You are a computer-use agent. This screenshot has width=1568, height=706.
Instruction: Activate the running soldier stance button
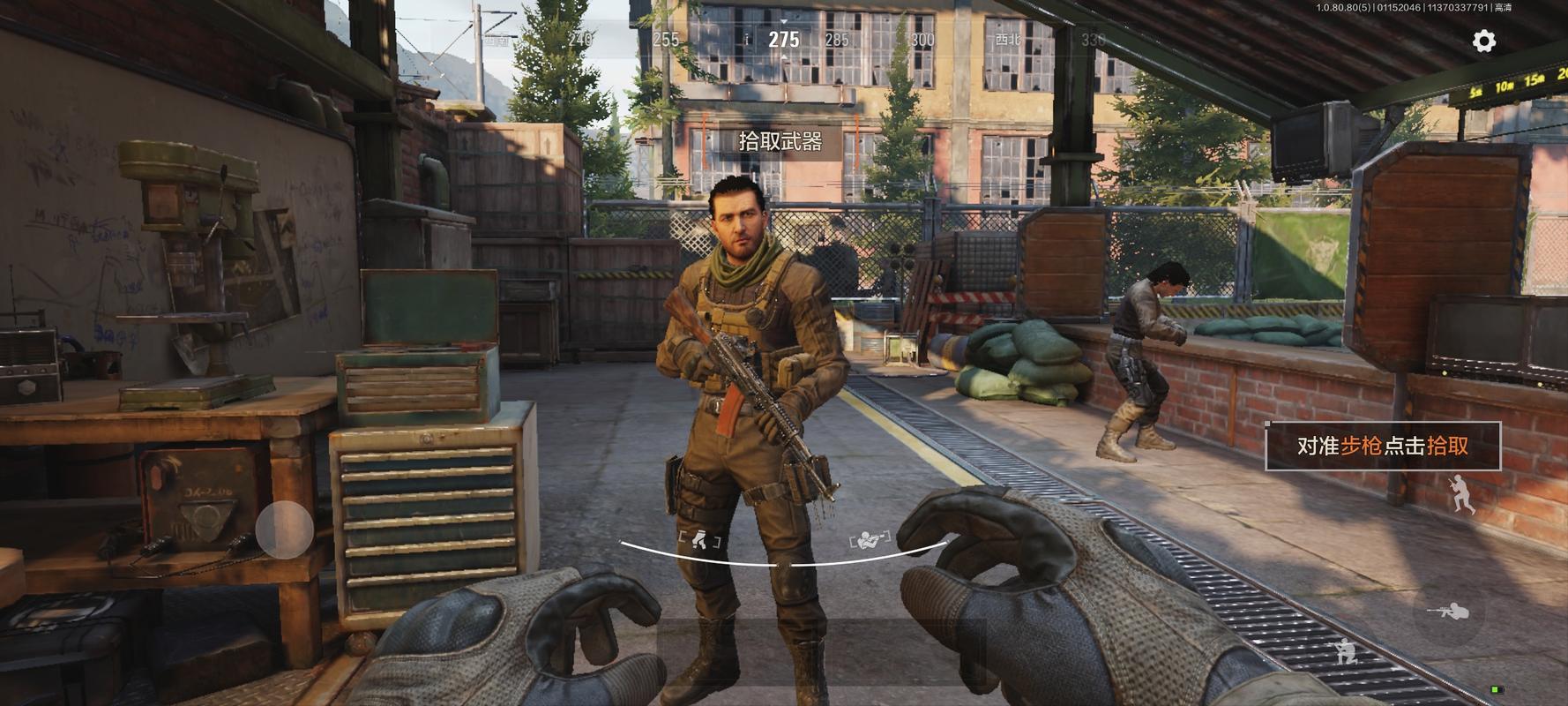tap(1461, 494)
